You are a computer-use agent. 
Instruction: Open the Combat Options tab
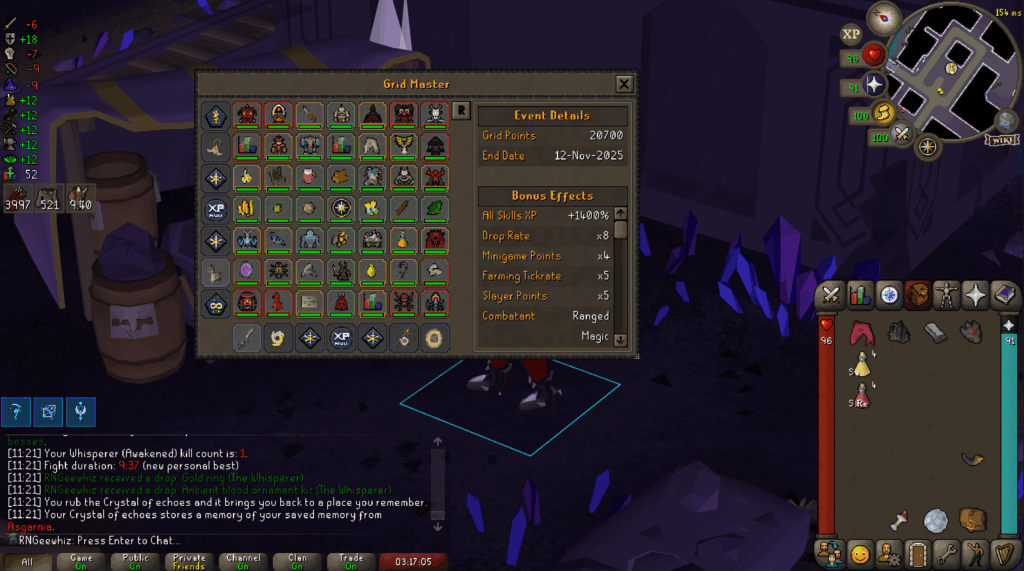tap(830, 295)
